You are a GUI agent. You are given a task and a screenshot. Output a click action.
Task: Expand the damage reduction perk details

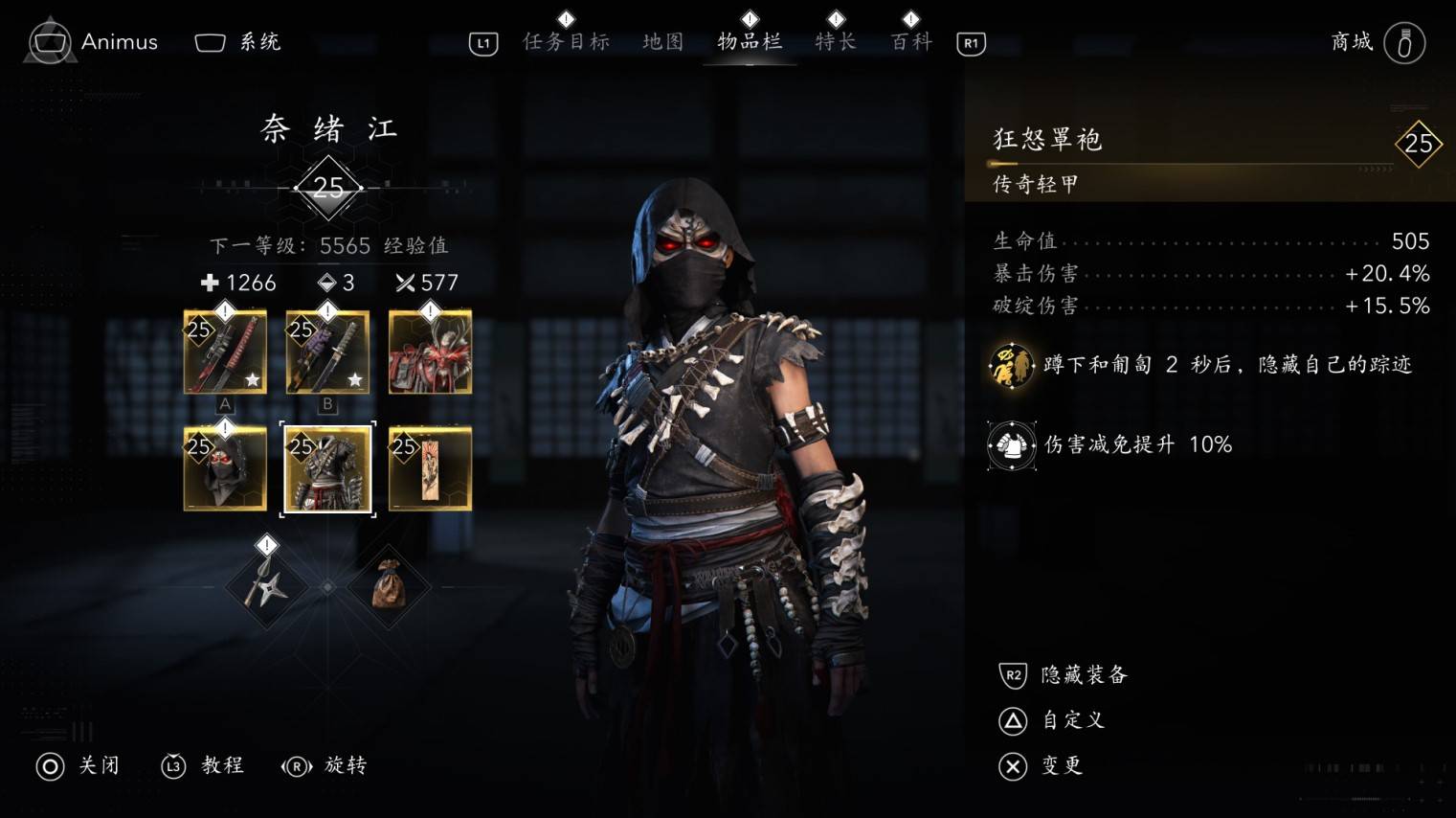[x=1010, y=444]
